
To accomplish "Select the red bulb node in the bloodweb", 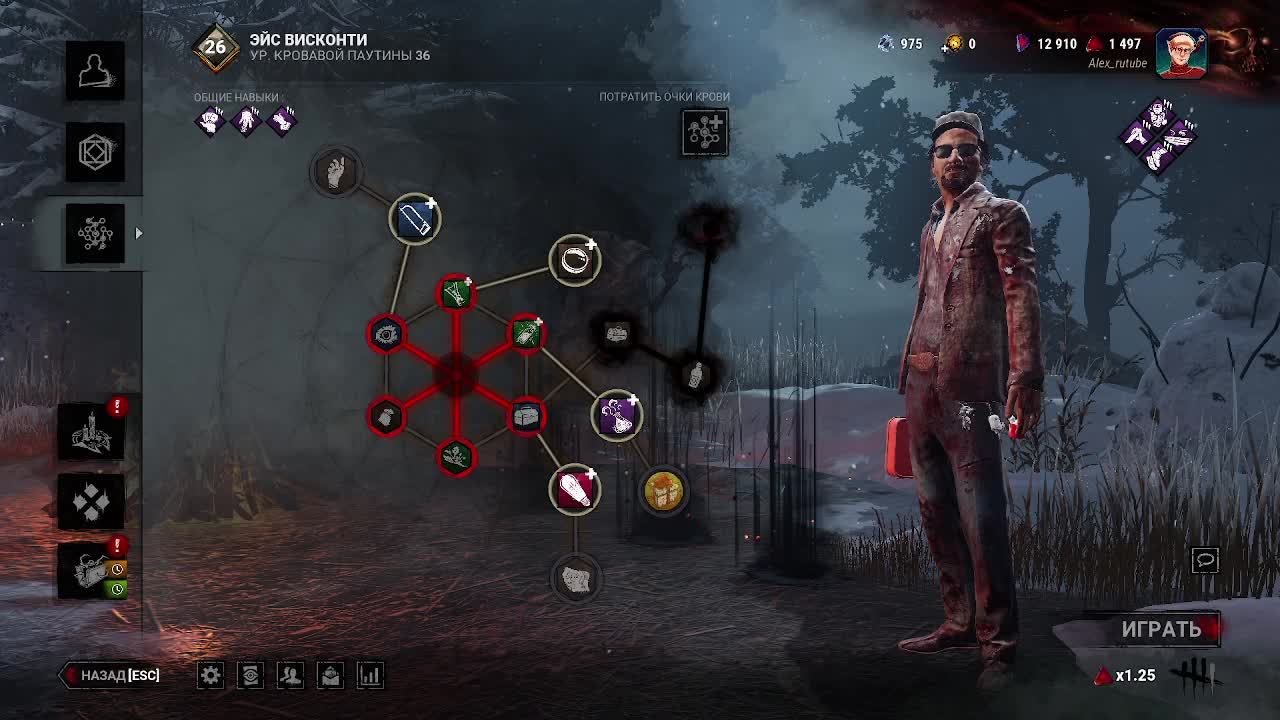I will [575, 489].
